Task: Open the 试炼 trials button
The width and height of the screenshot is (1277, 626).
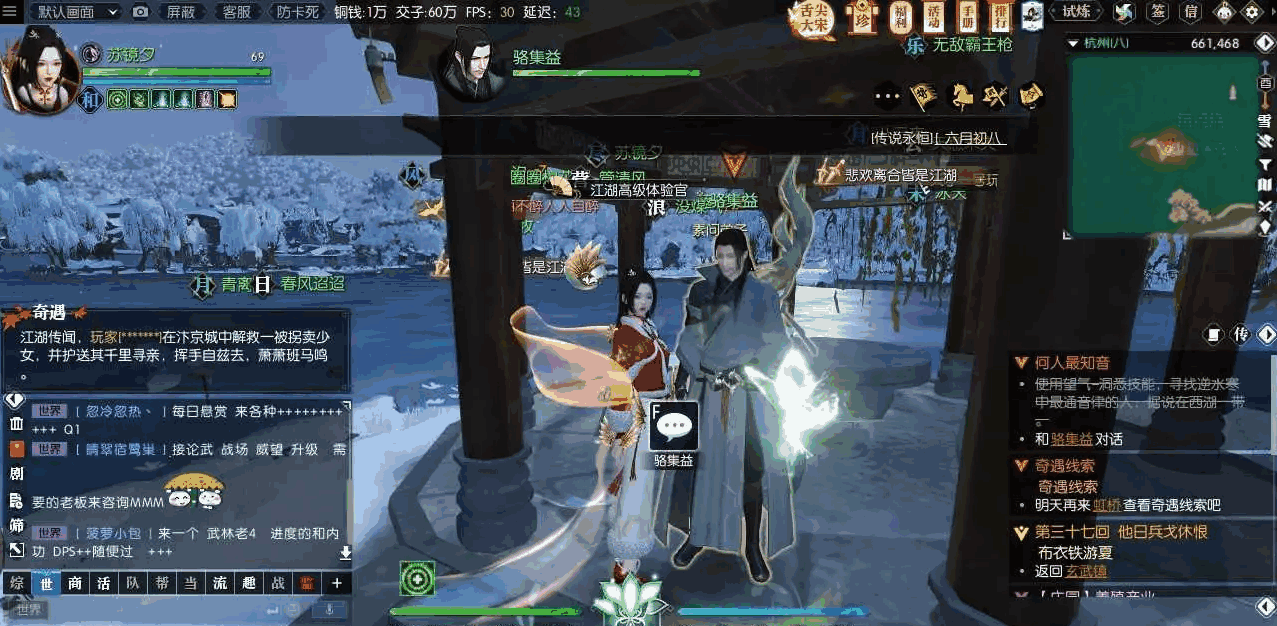Action: click(x=1077, y=12)
